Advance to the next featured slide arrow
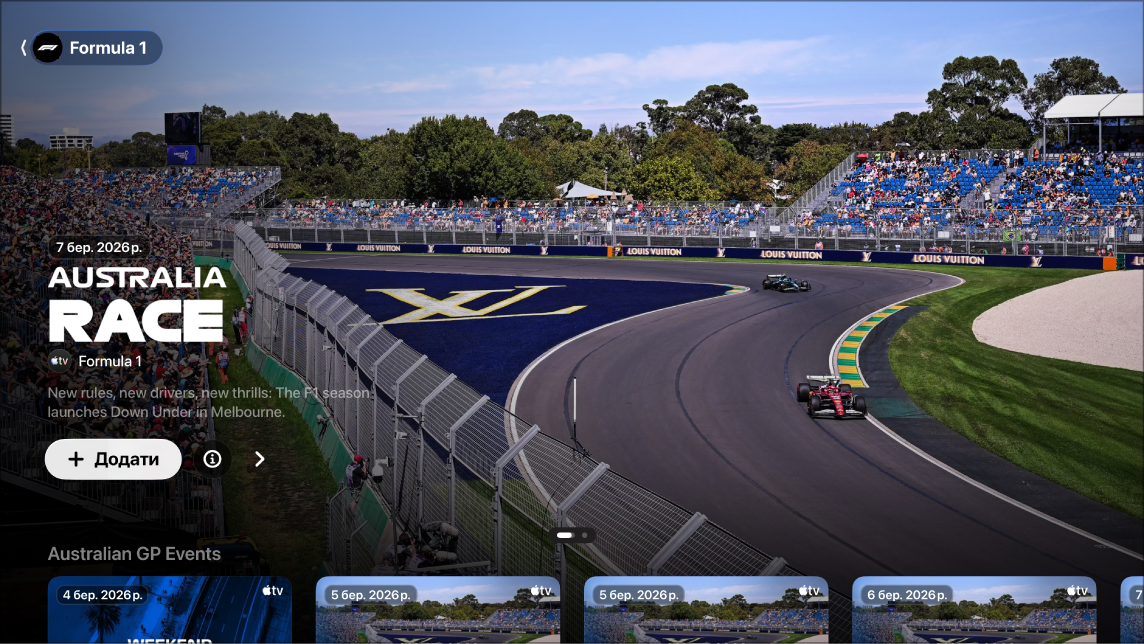 (x=260, y=459)
